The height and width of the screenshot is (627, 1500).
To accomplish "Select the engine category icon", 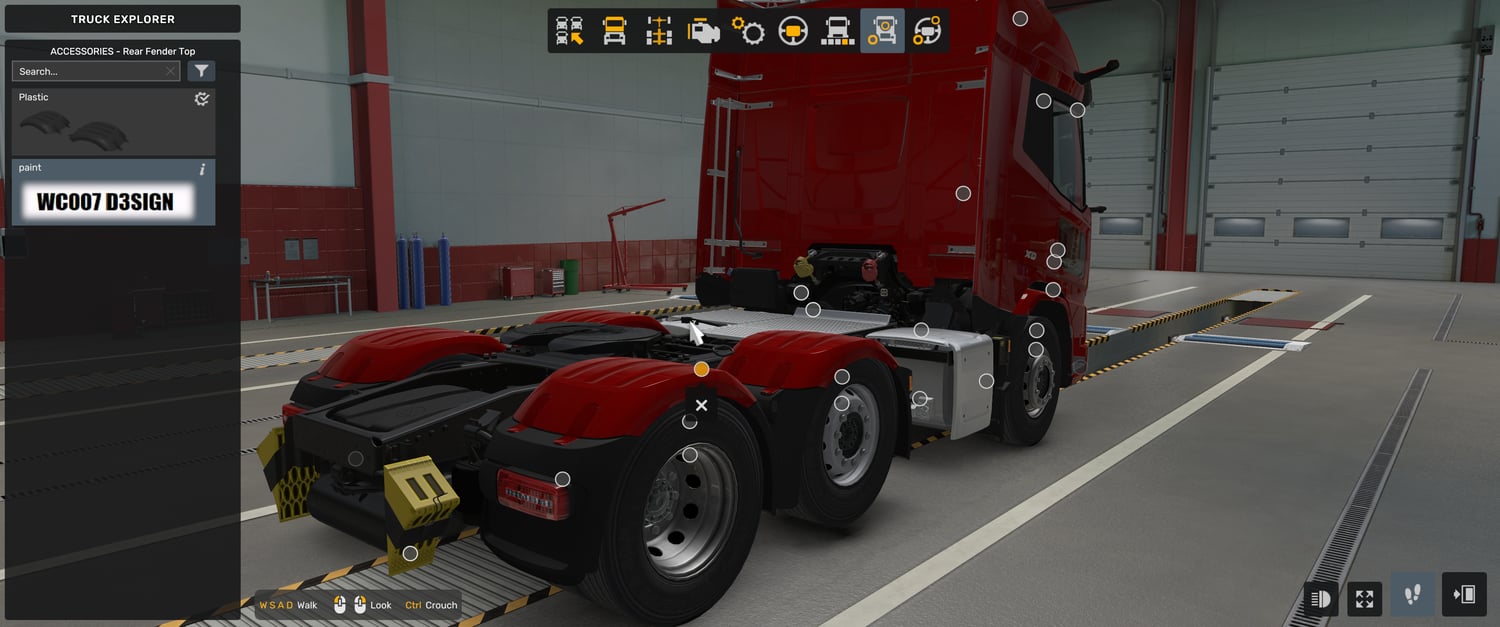I will (x=704, y=31).
